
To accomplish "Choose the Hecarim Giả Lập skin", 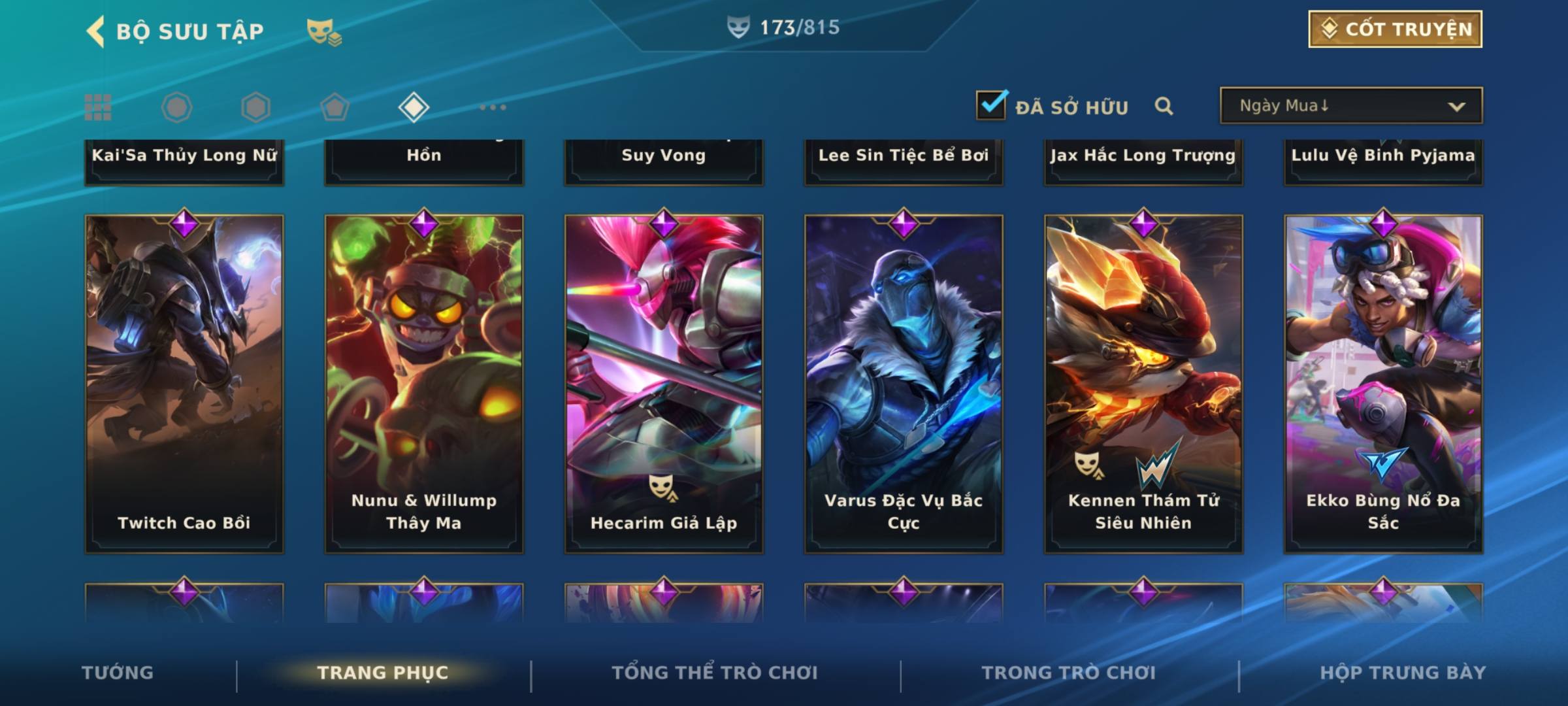I will coord(664,384).
